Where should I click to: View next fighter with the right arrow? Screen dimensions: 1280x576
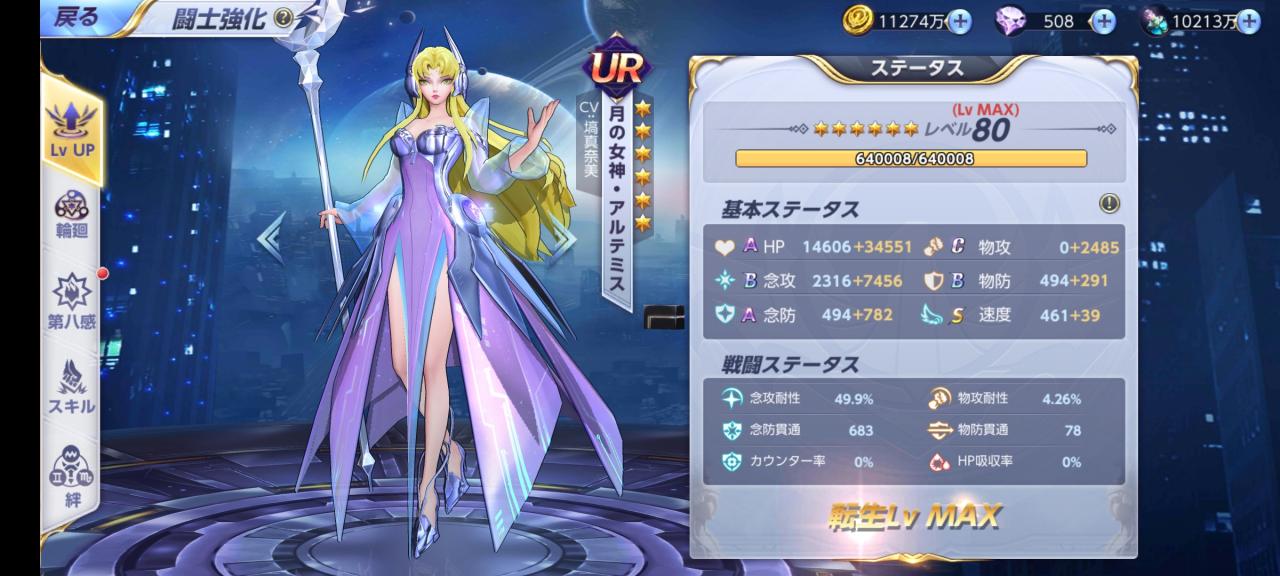click(x=566, y=238)
